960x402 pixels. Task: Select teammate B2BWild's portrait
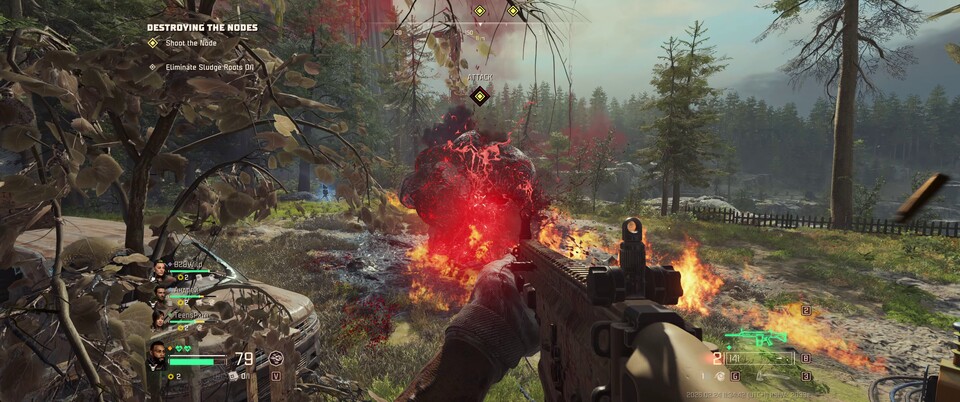pos(159,269)
